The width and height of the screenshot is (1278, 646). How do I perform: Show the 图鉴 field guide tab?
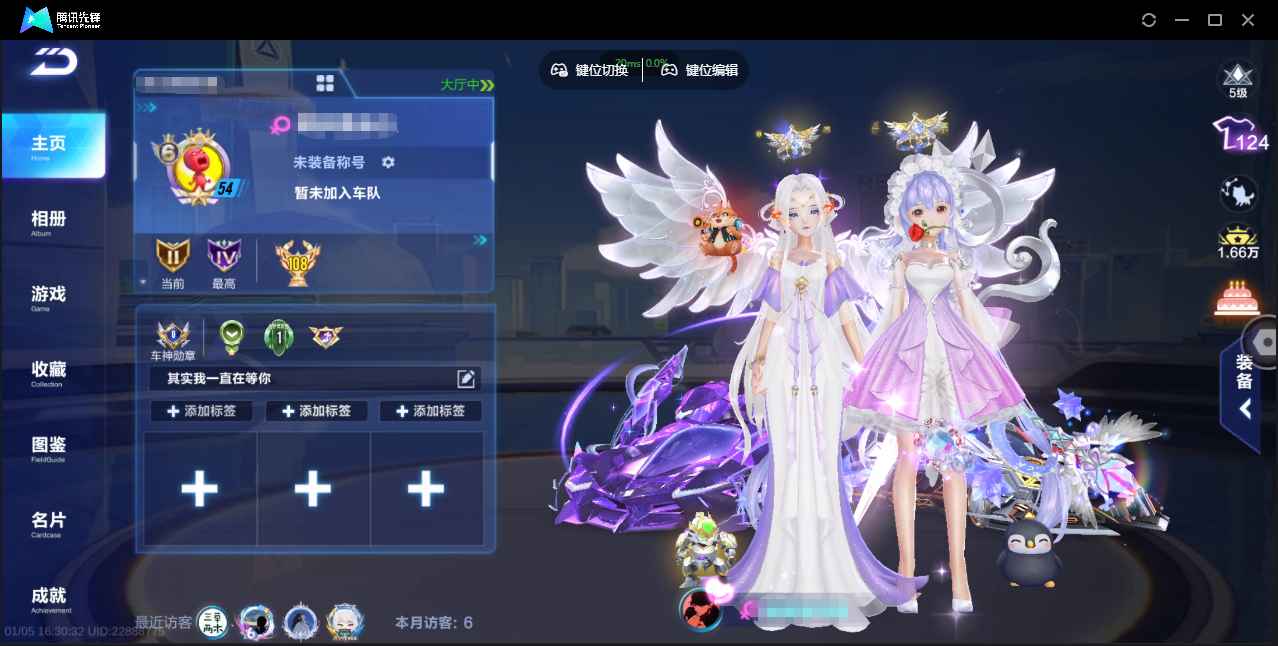[x=48, y=447]
